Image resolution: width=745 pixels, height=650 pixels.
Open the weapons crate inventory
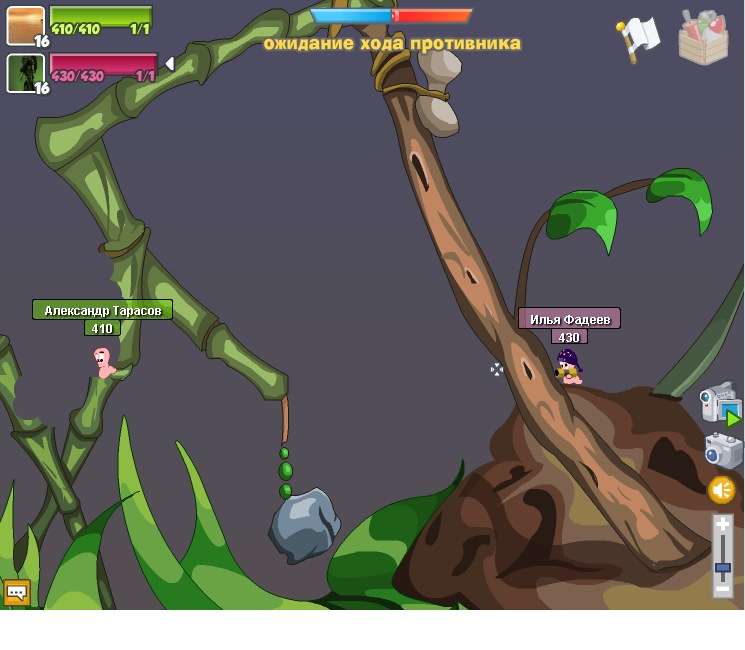point(703,38)
